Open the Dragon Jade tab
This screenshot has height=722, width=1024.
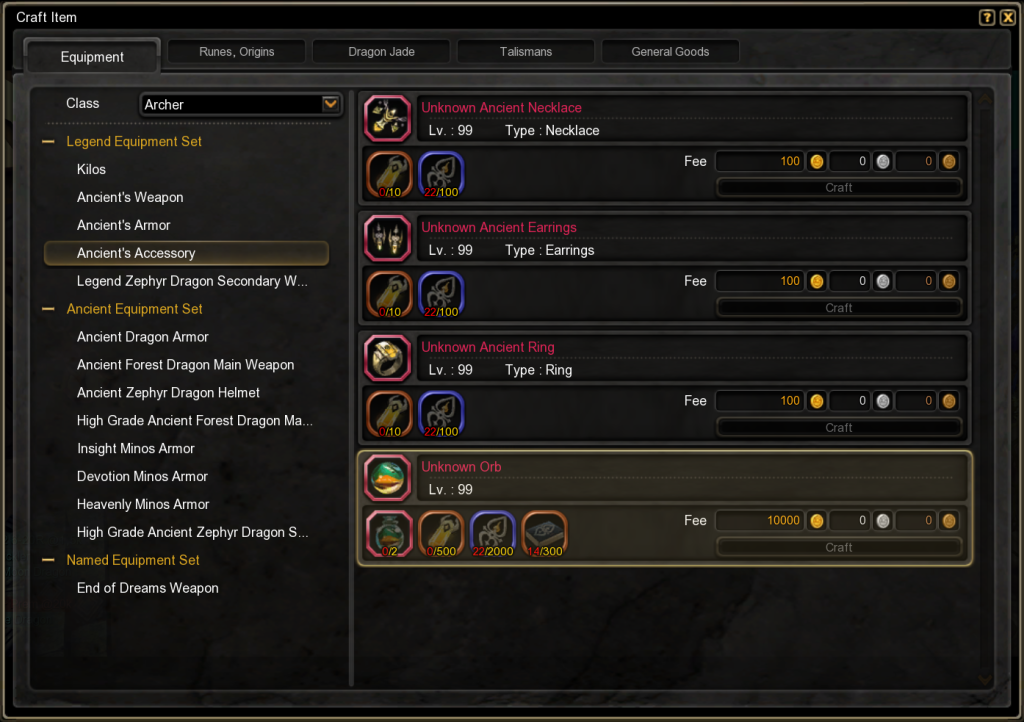tap(382, 52)
